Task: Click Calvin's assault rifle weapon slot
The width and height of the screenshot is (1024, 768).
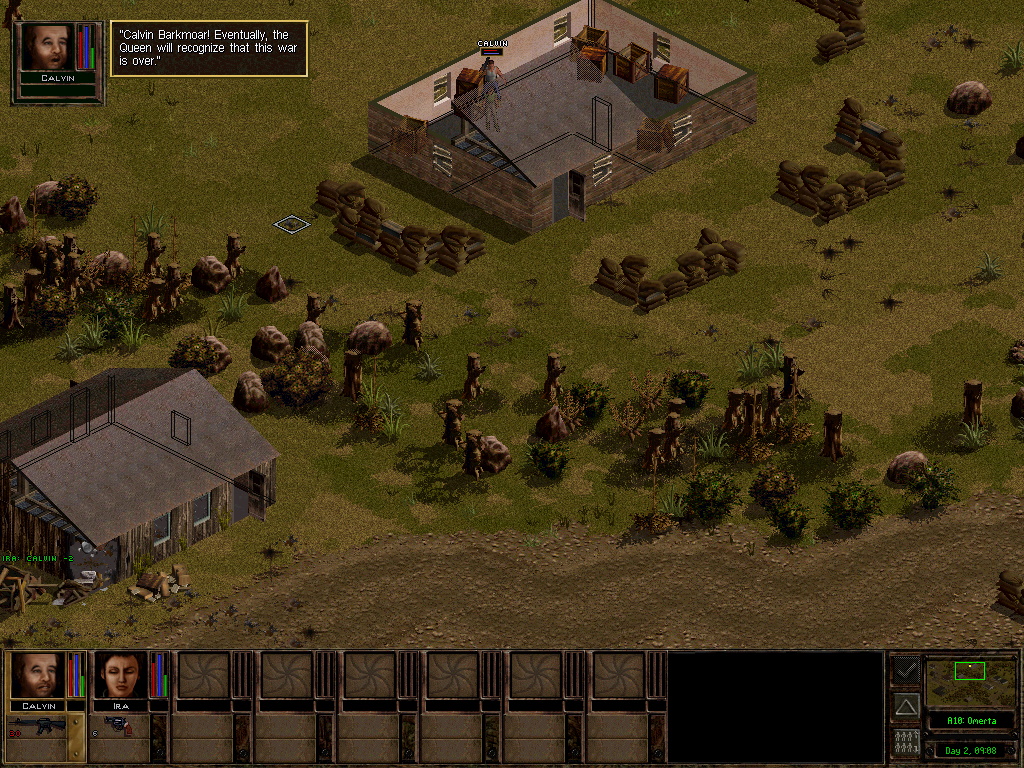Action: [x=36, y=727]
